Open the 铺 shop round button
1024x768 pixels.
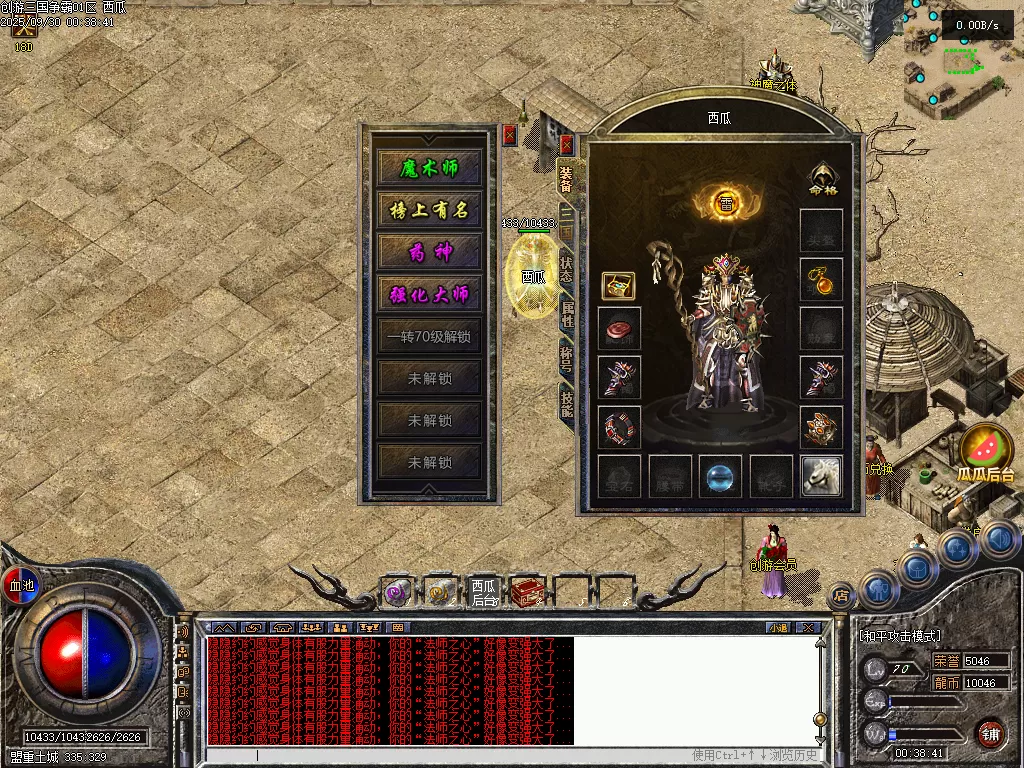(989, 733)
